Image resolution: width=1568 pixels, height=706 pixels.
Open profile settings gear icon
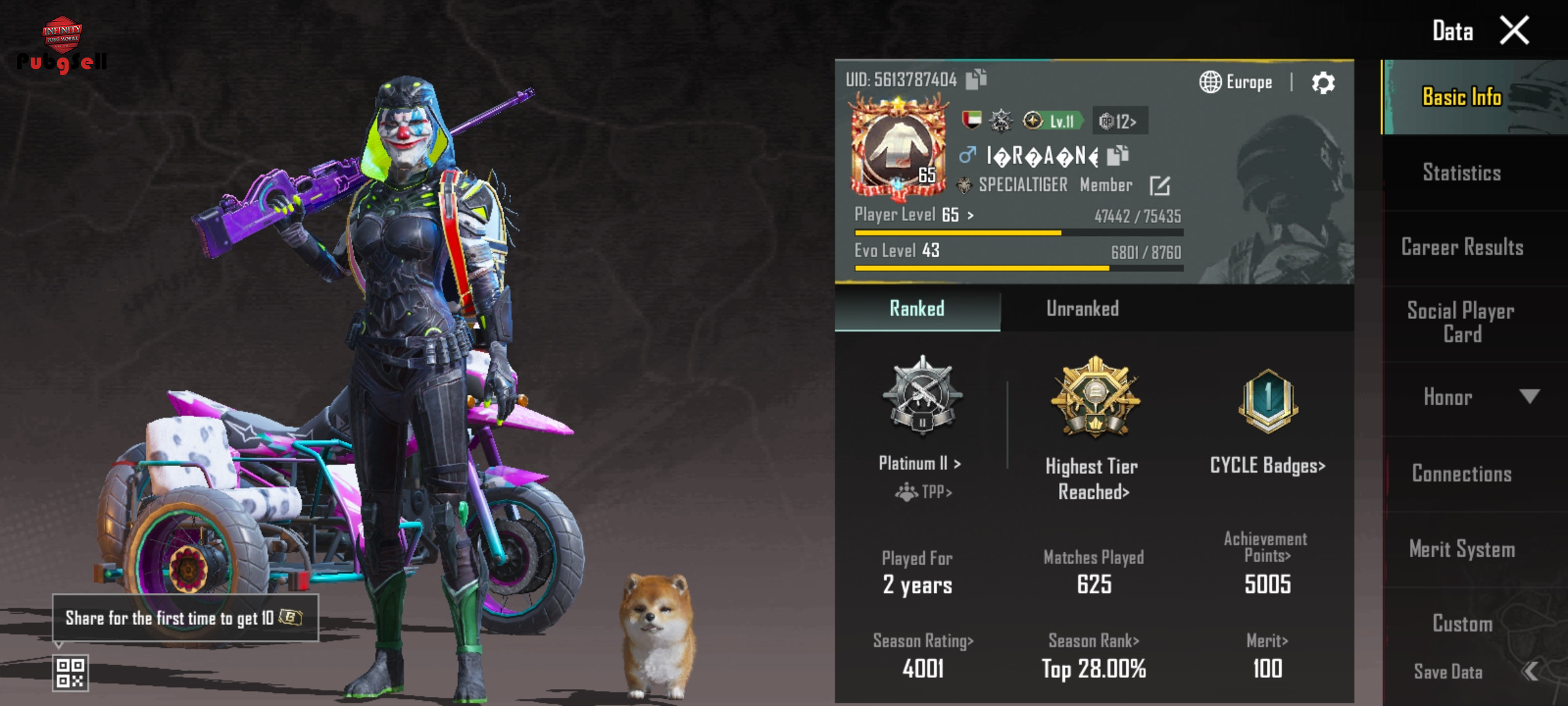click(1323, 83)
